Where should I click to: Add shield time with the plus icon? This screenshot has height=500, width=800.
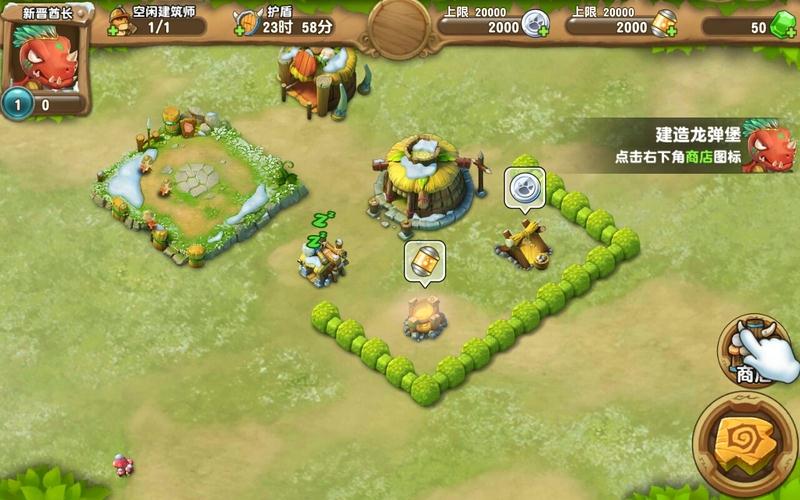click(x=241, y=29)
